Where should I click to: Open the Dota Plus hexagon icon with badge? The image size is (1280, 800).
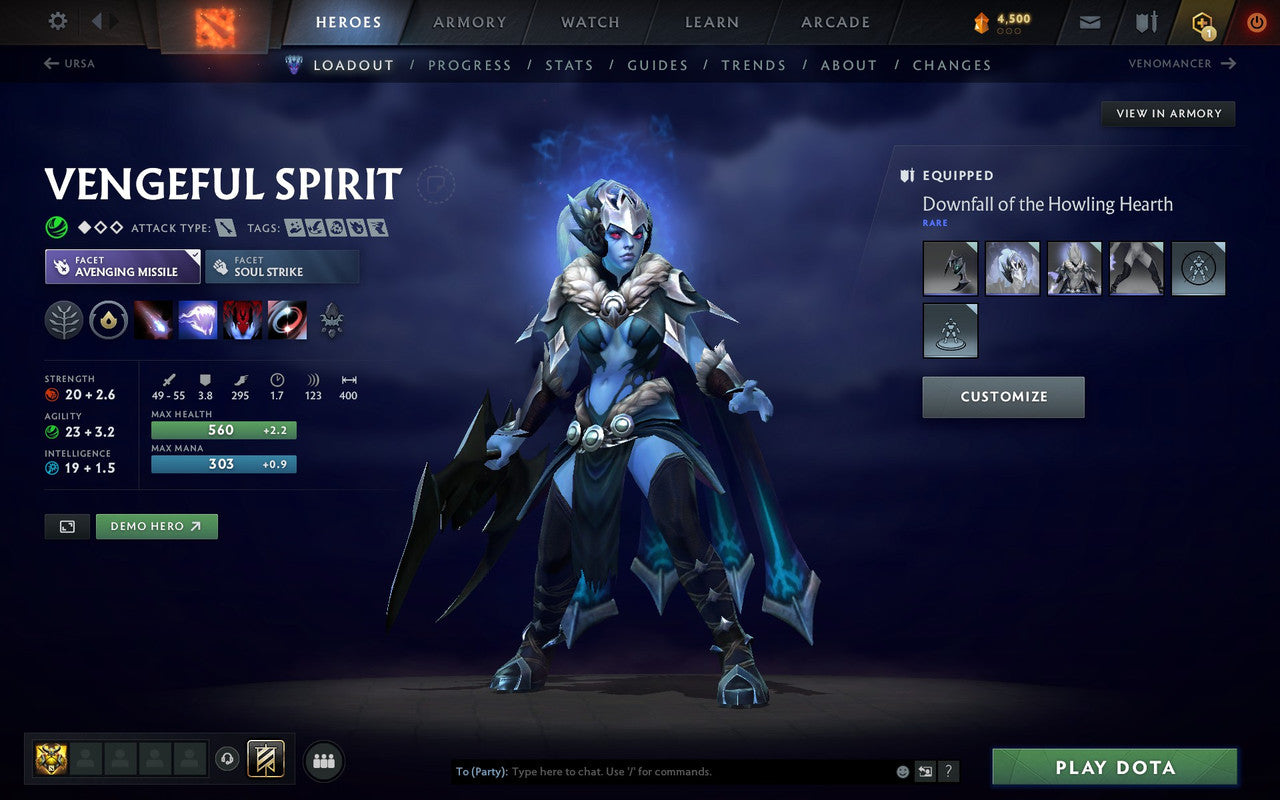tap(1200, 21)
